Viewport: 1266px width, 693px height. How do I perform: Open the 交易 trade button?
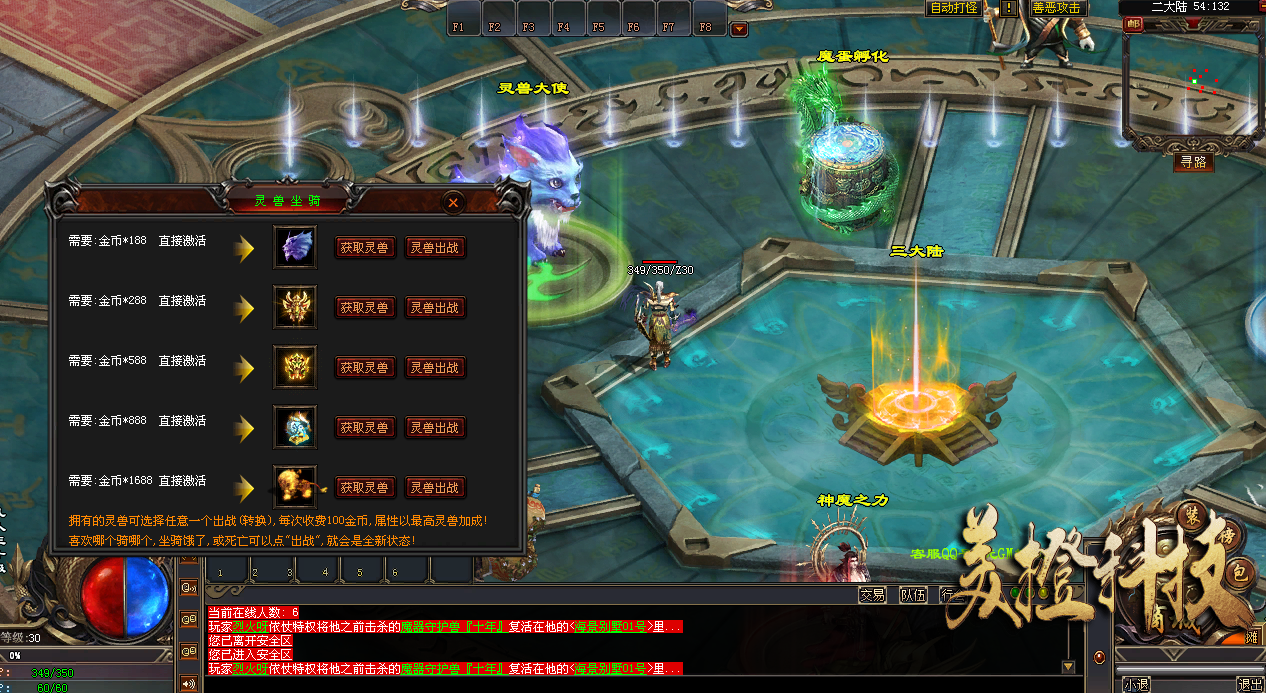coord(872,595)
